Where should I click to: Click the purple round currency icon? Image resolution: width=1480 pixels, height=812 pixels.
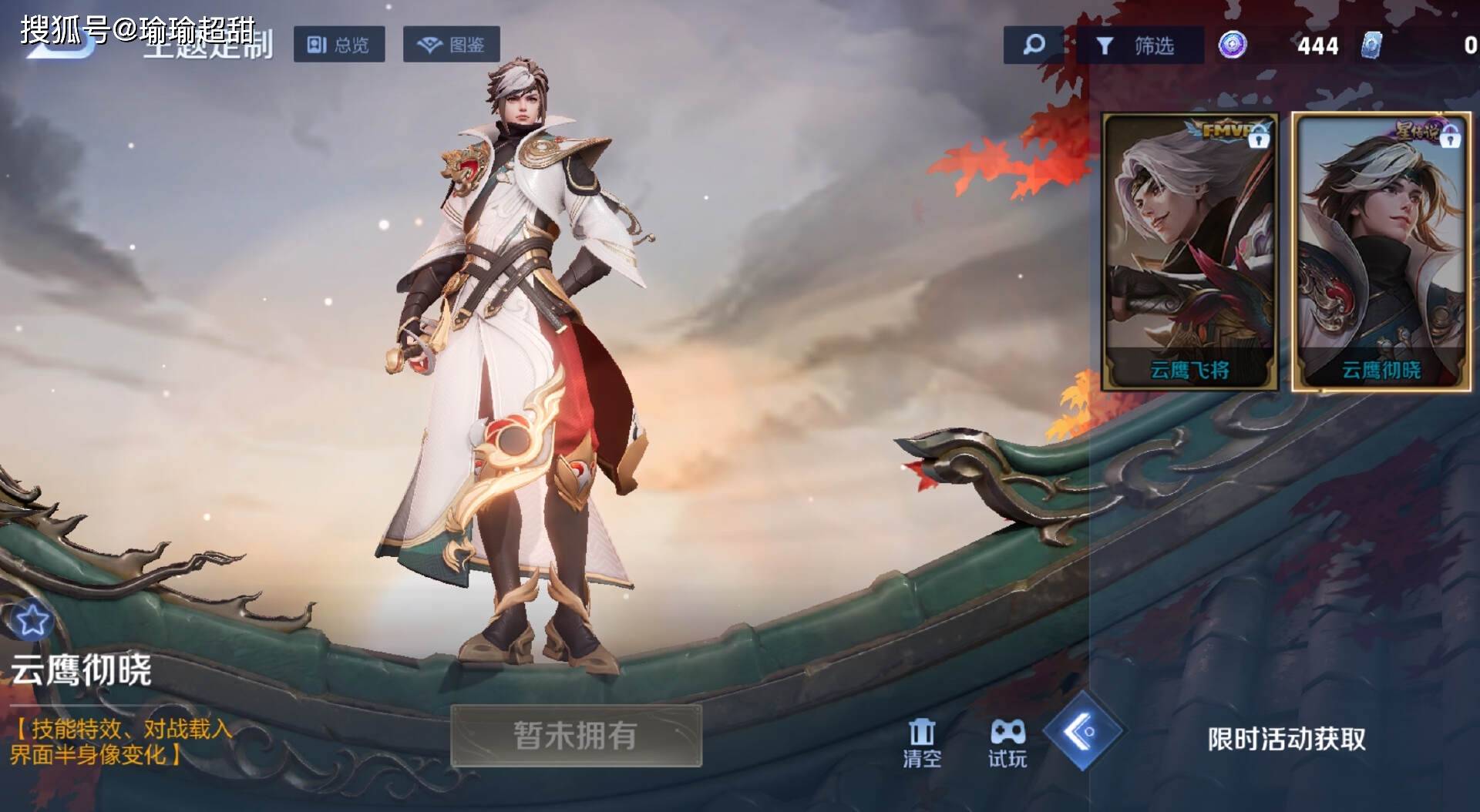coord(1233,45)
